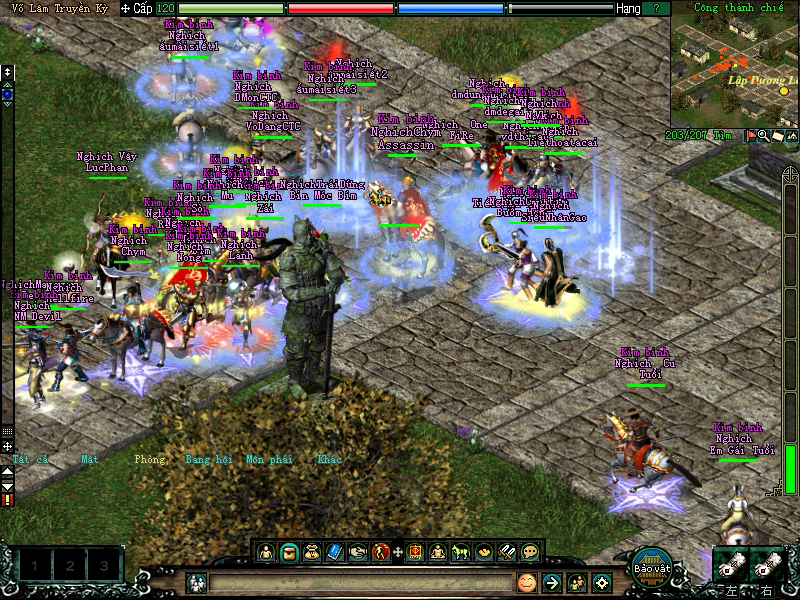This screenshot has width=800, height=600.
Task: Open the Môn phái chat tab
Action: (269, 460)
